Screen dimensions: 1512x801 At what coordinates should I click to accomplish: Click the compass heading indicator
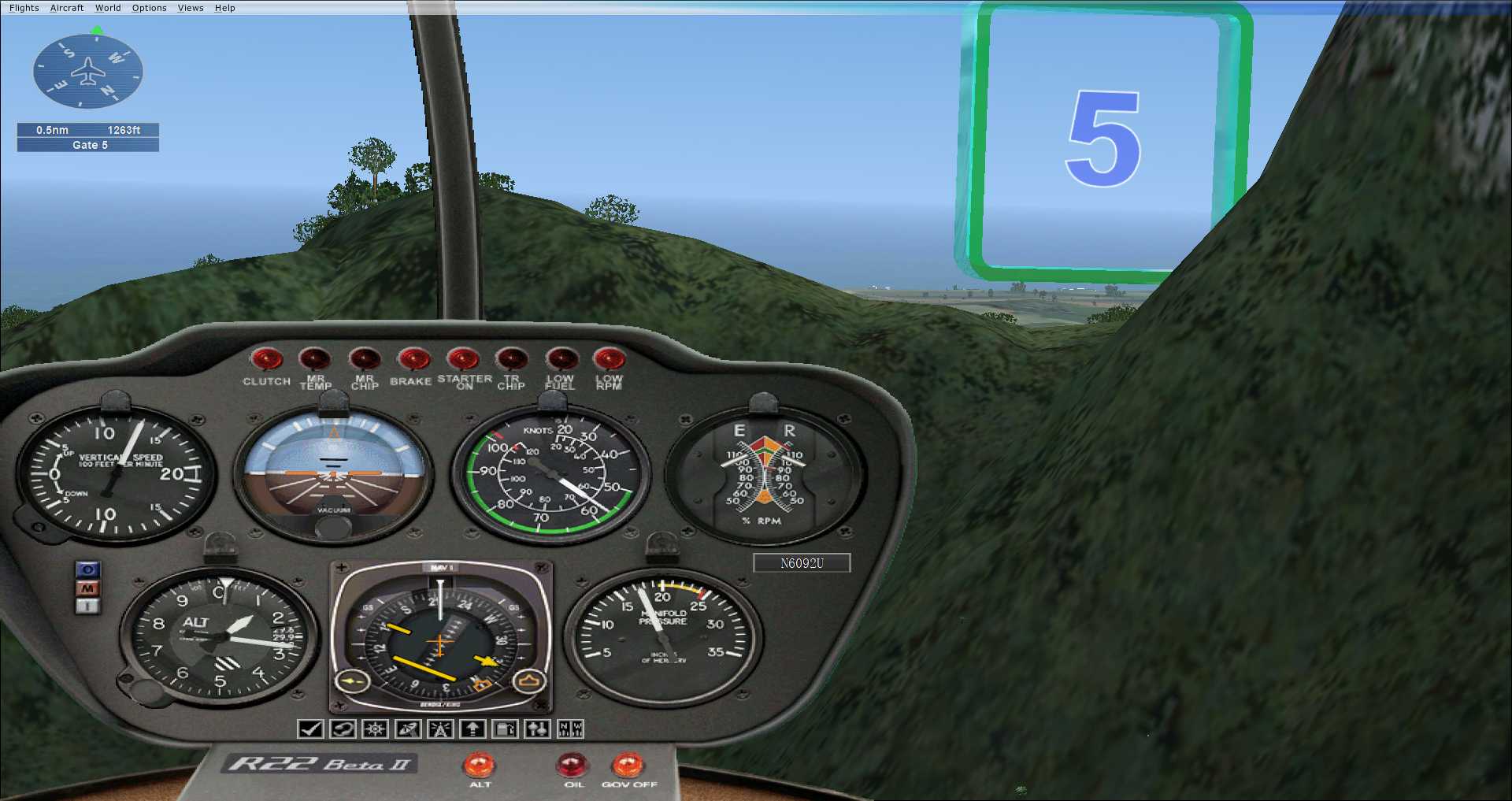[x=88, y=72]
